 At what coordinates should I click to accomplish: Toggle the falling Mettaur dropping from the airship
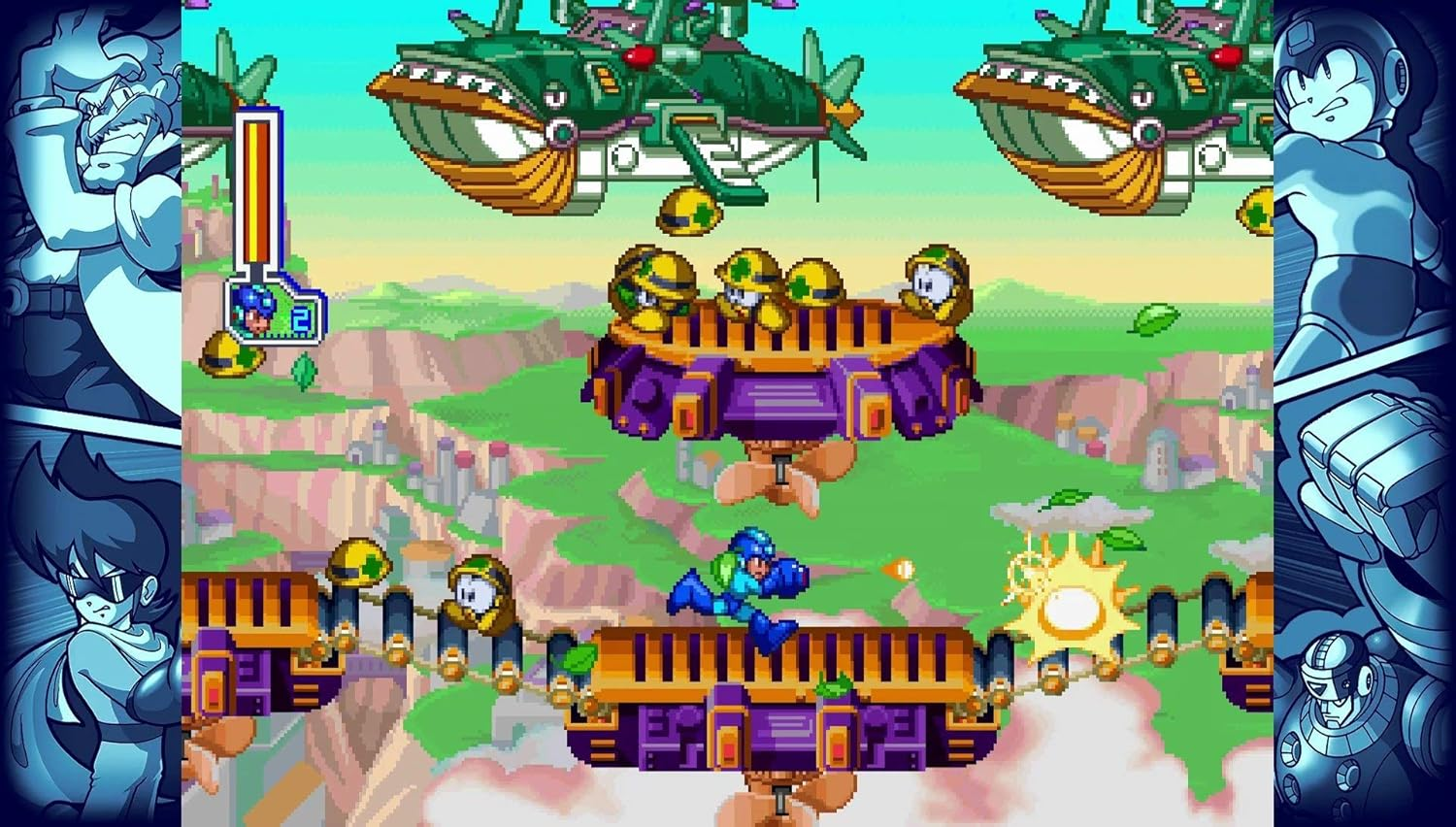(x=689, y=209)
